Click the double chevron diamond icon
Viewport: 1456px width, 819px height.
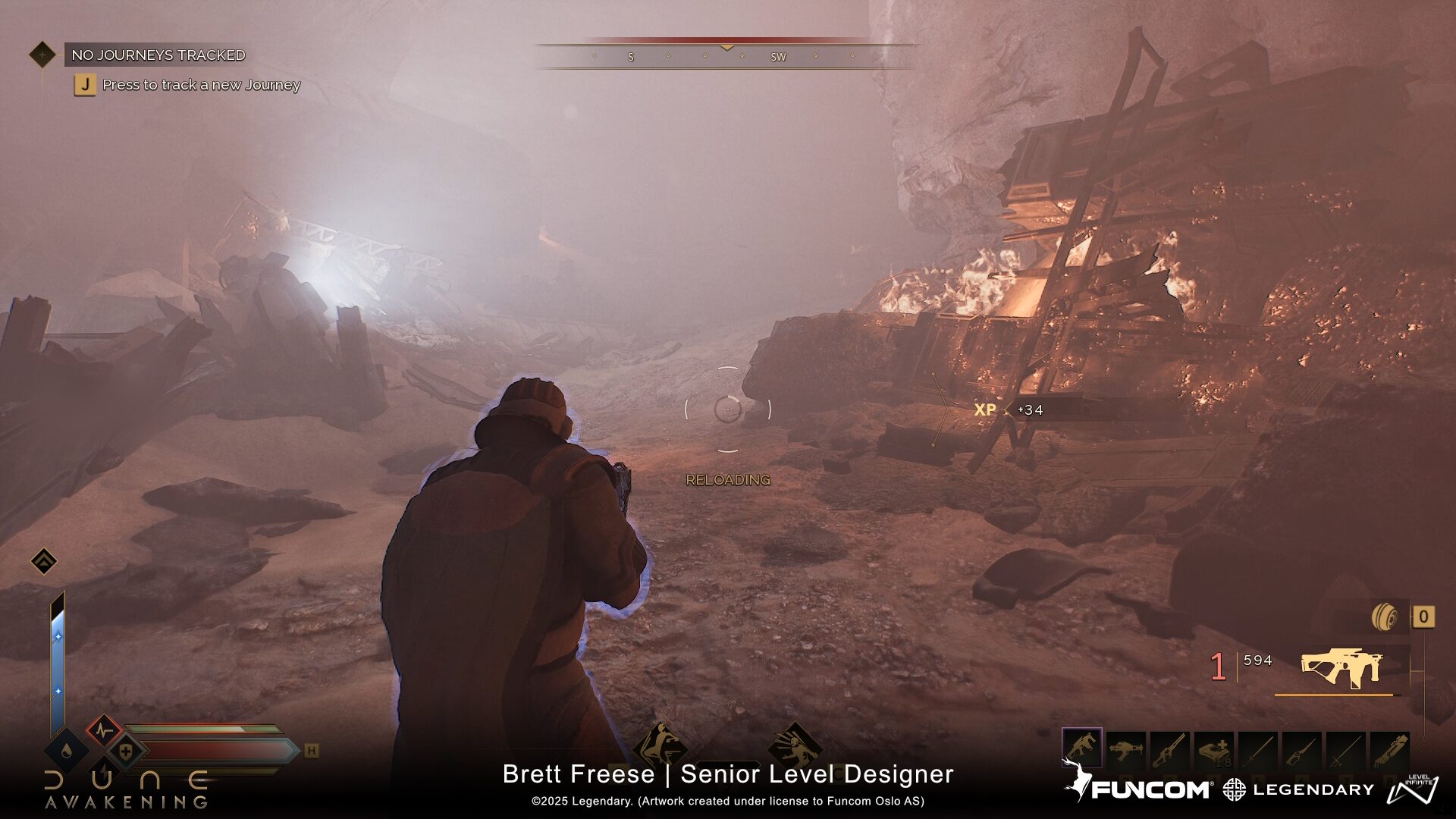[x=44, y=562]
